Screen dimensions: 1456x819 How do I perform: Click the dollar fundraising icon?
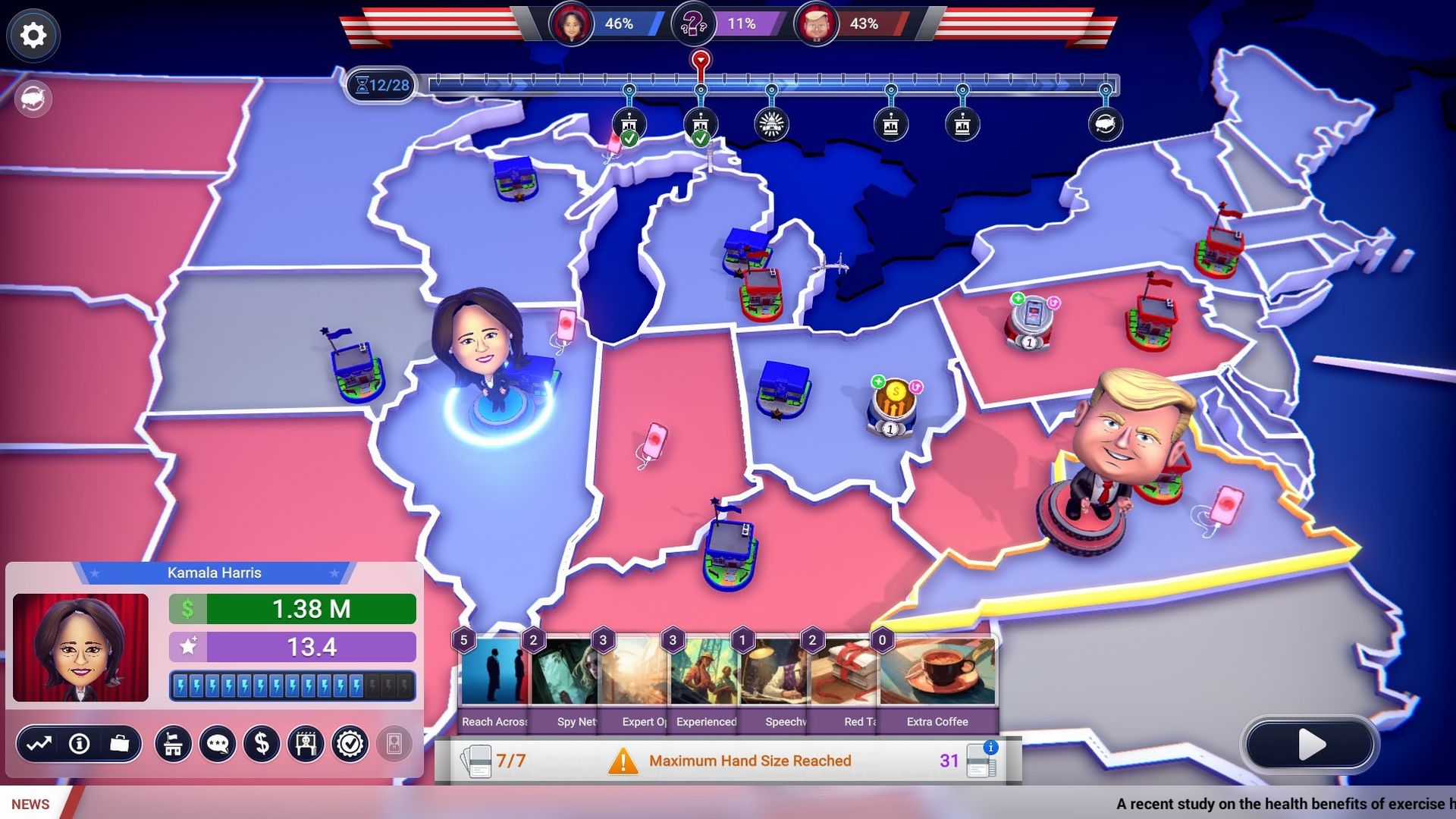(262, 745)
